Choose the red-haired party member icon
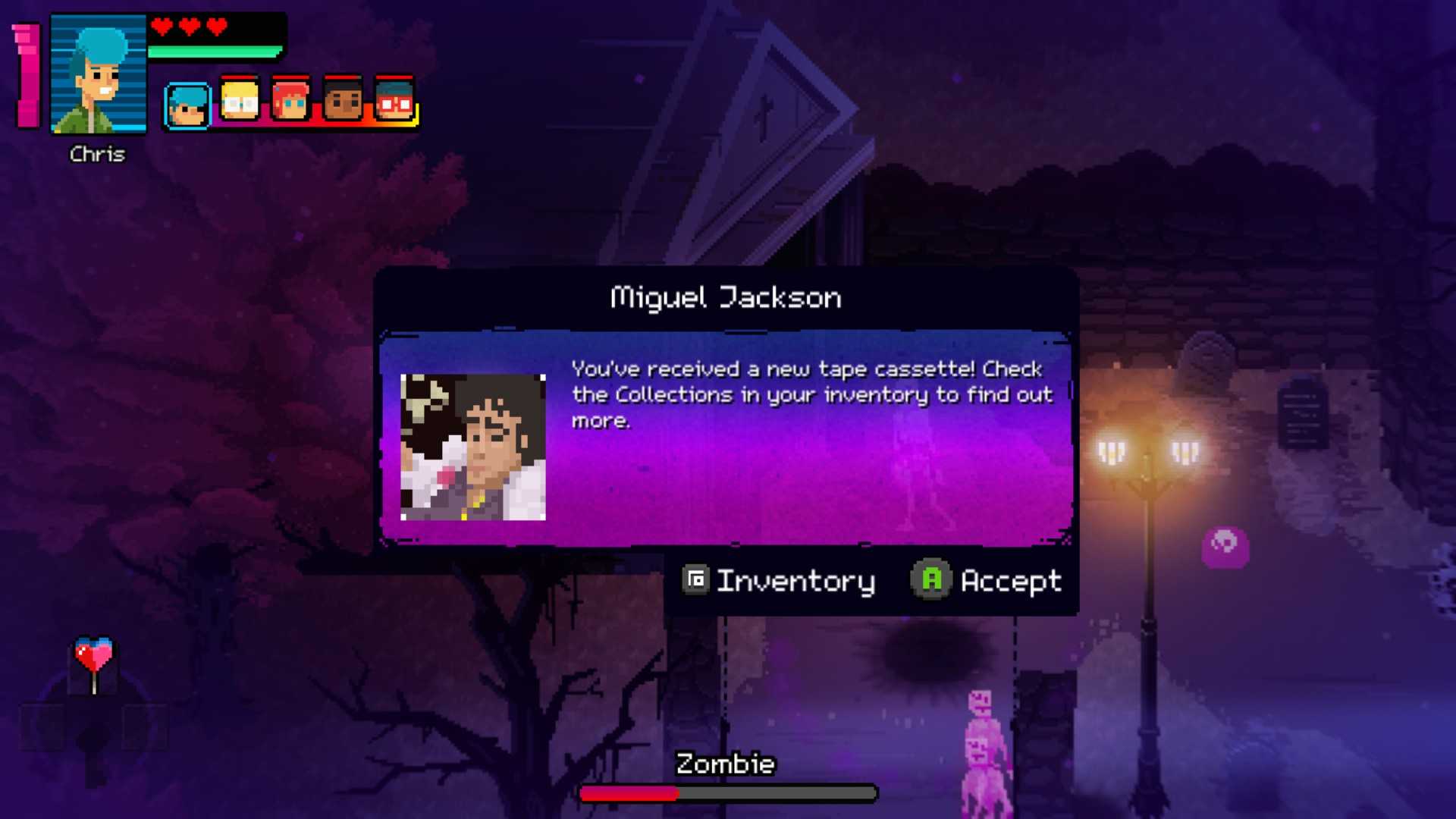The height and width of the screenshot is (819, 1456). pos(290,101)
